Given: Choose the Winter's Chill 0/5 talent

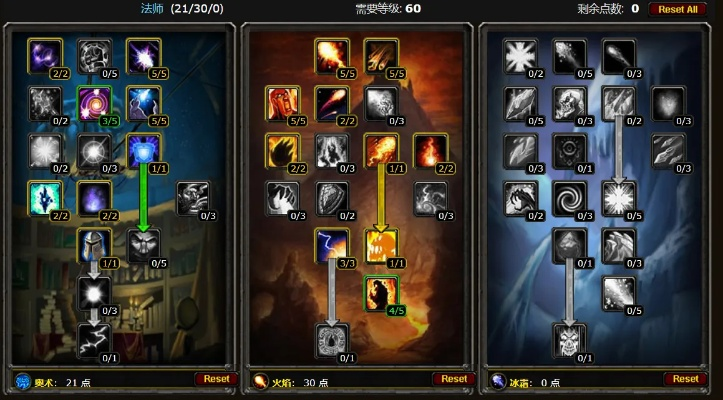Looking at the screenshot, I should (x=619, y=293).
